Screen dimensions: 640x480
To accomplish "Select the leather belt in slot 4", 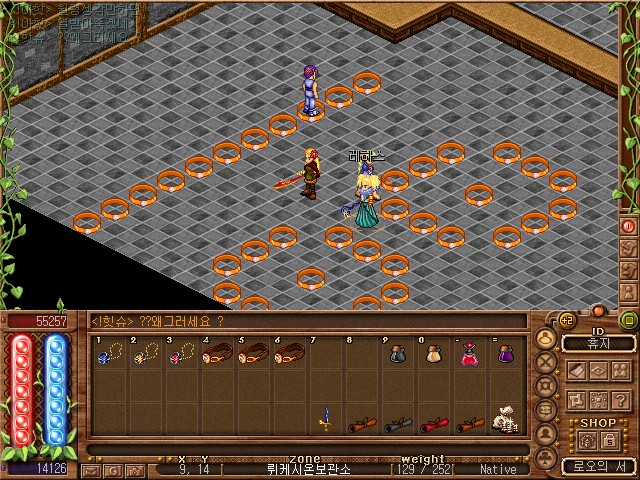I will (x=217, y=354).
